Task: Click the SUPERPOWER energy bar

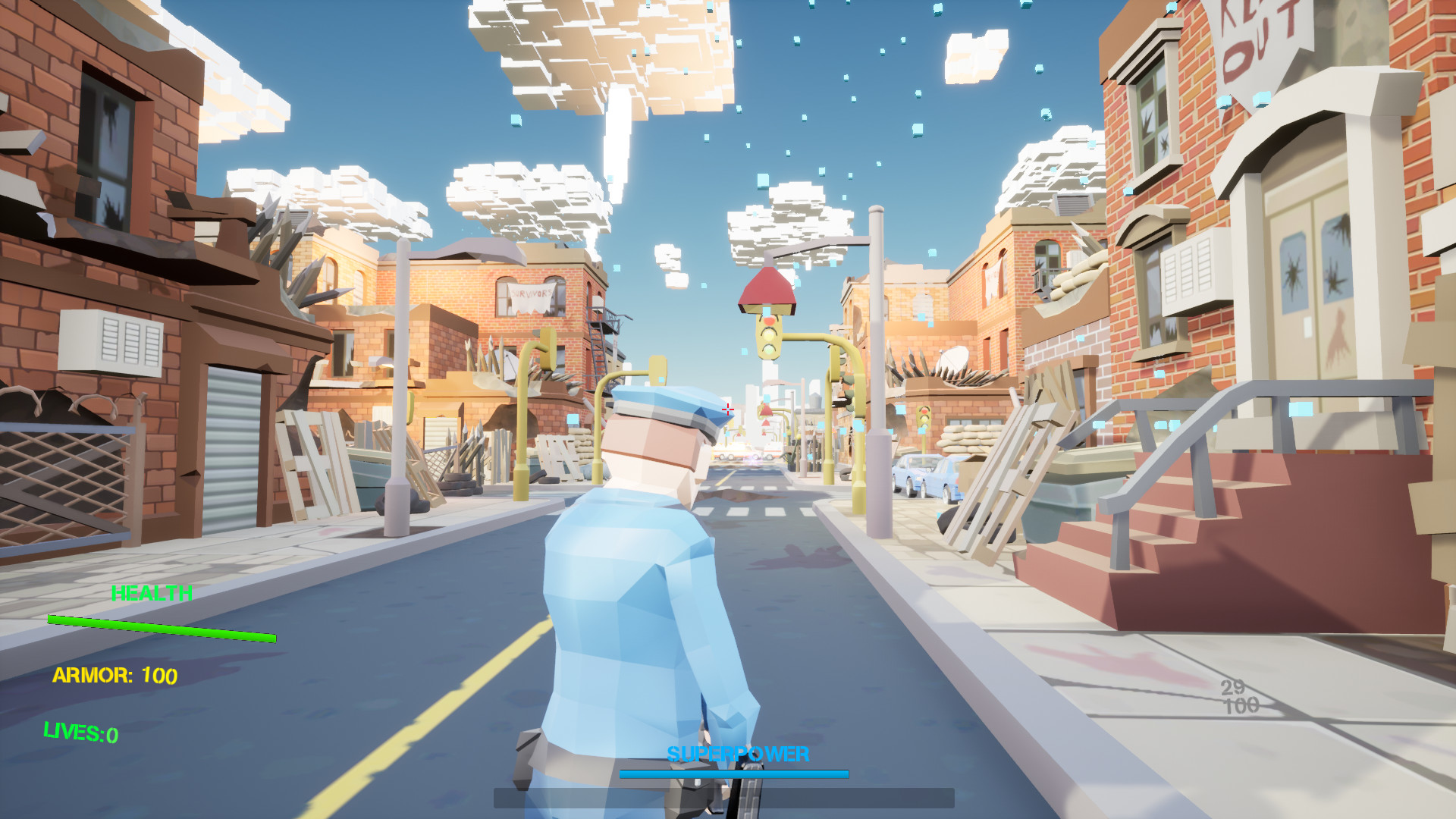Action: [x=733, y=774]
